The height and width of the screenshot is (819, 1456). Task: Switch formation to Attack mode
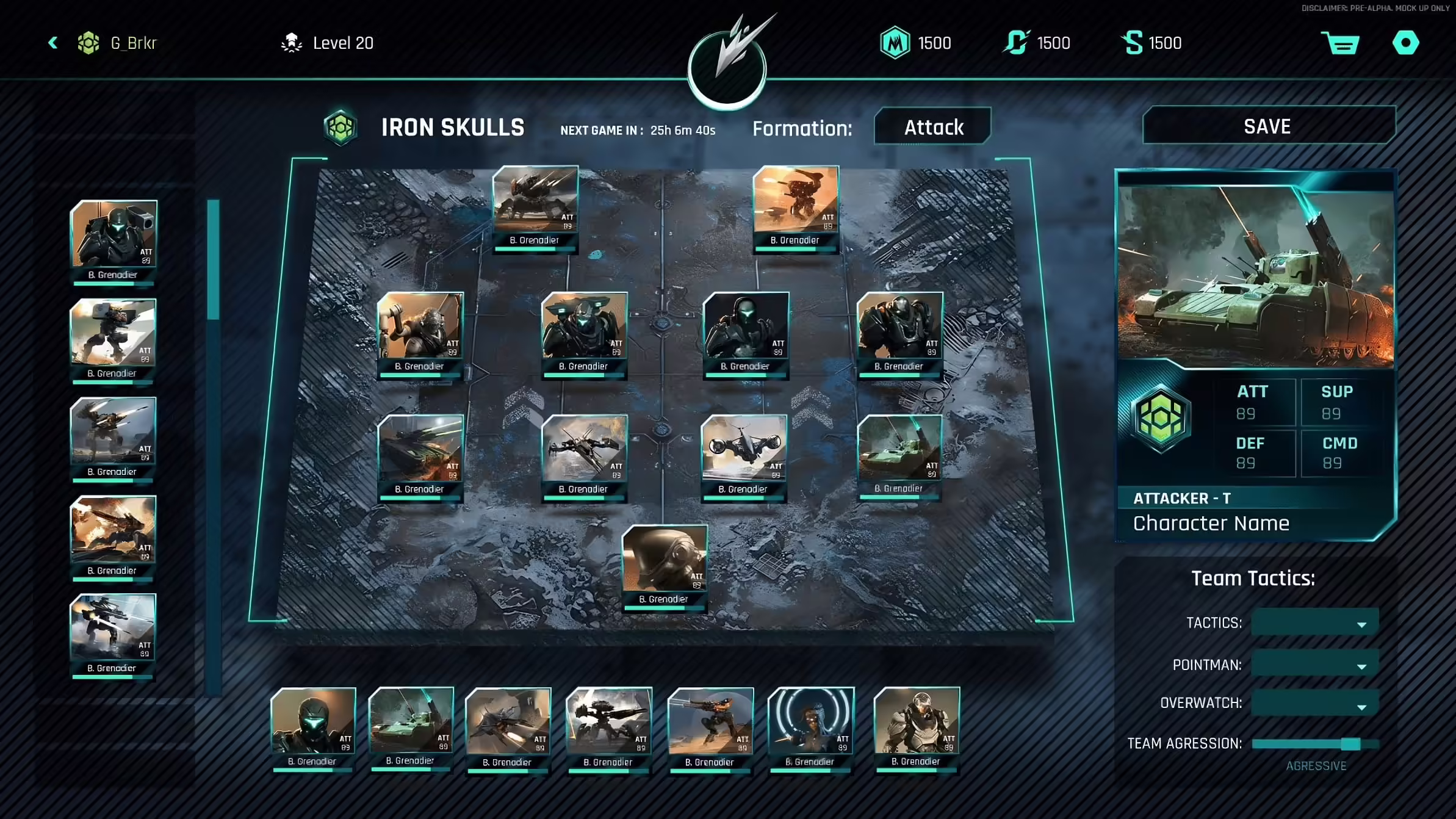(x=932, y=126)
